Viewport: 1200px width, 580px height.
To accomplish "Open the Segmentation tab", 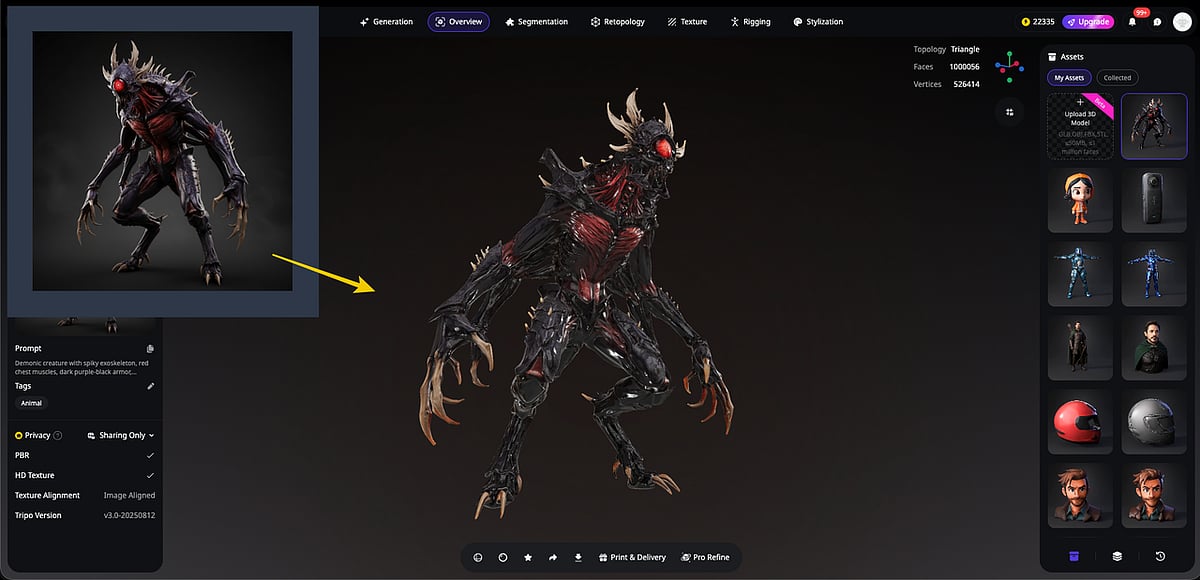I will point(536,22).
